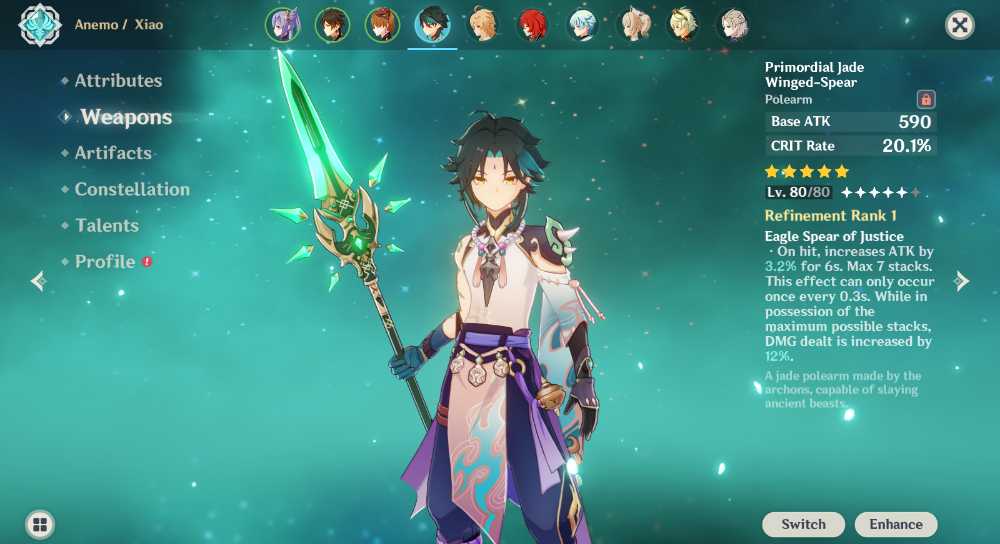Enhance the Primordial Jade Winged-Spear
The image size is (1000, 544).
tap(896, 524)
